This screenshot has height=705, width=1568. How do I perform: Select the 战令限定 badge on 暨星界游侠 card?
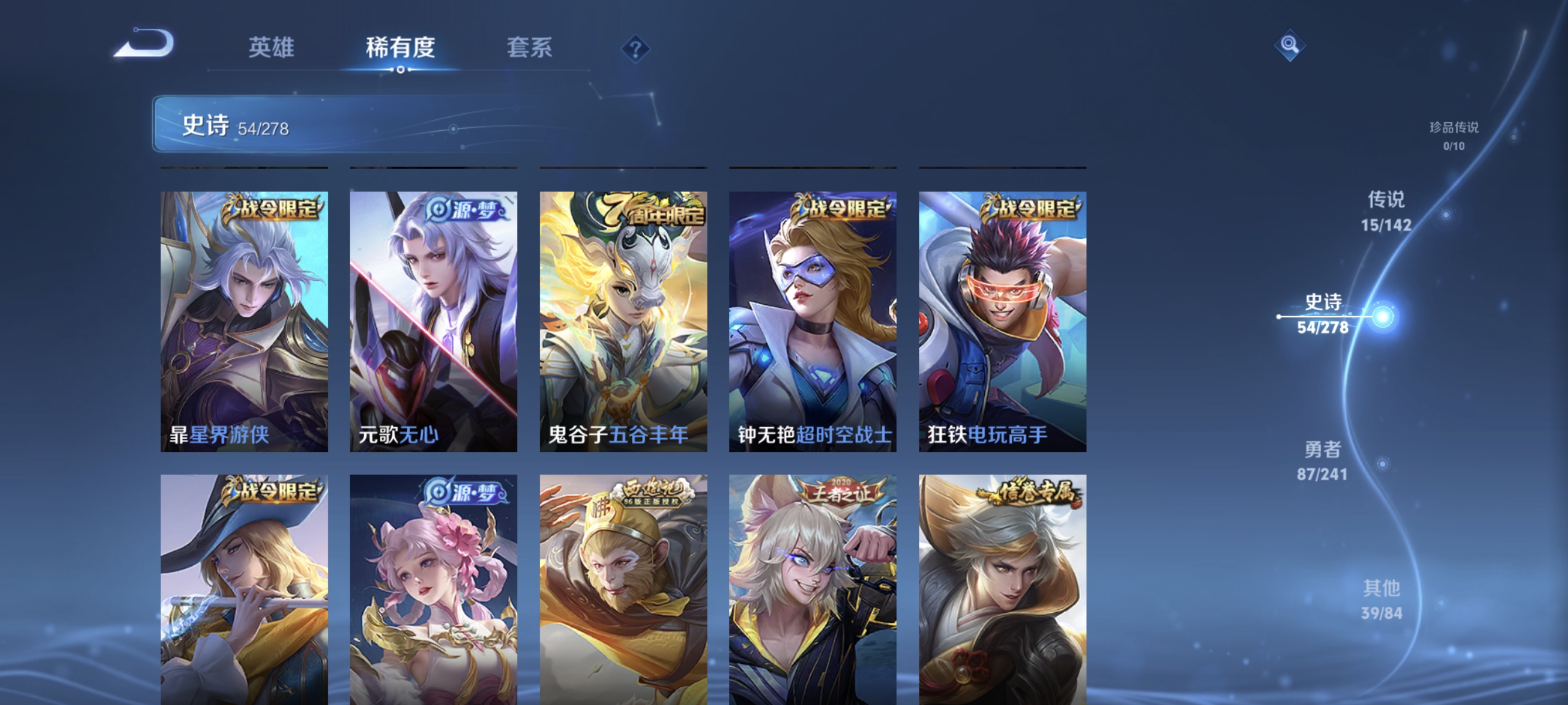[277, 208]
